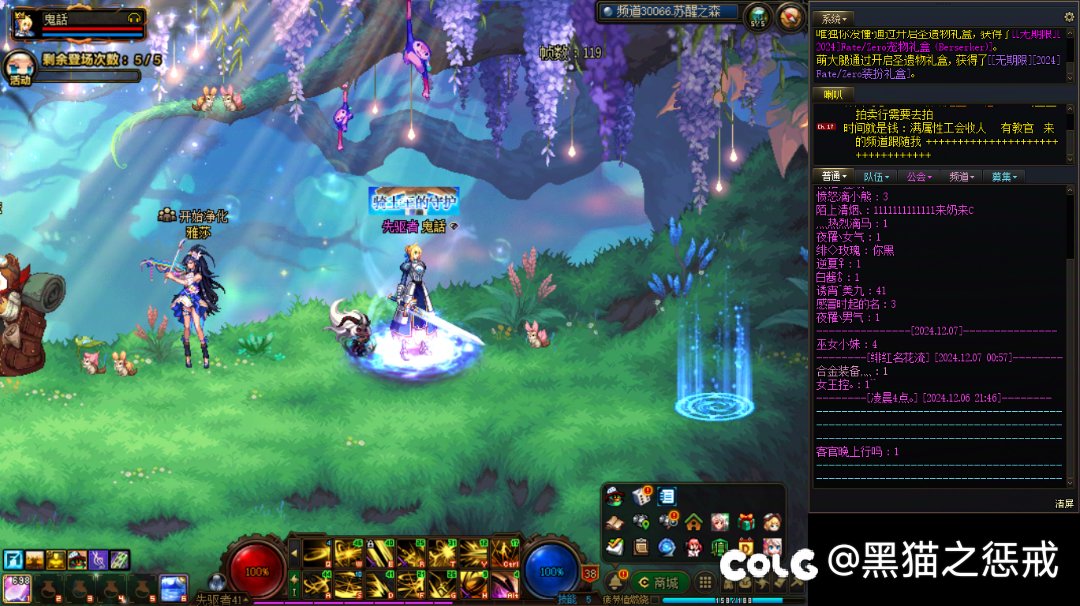Image resolution: width=1080 pixels, height=606 pixels.
Task: Switch chat to the 队伍 tab
Action: pyautogui.click(x=875, y=177)
